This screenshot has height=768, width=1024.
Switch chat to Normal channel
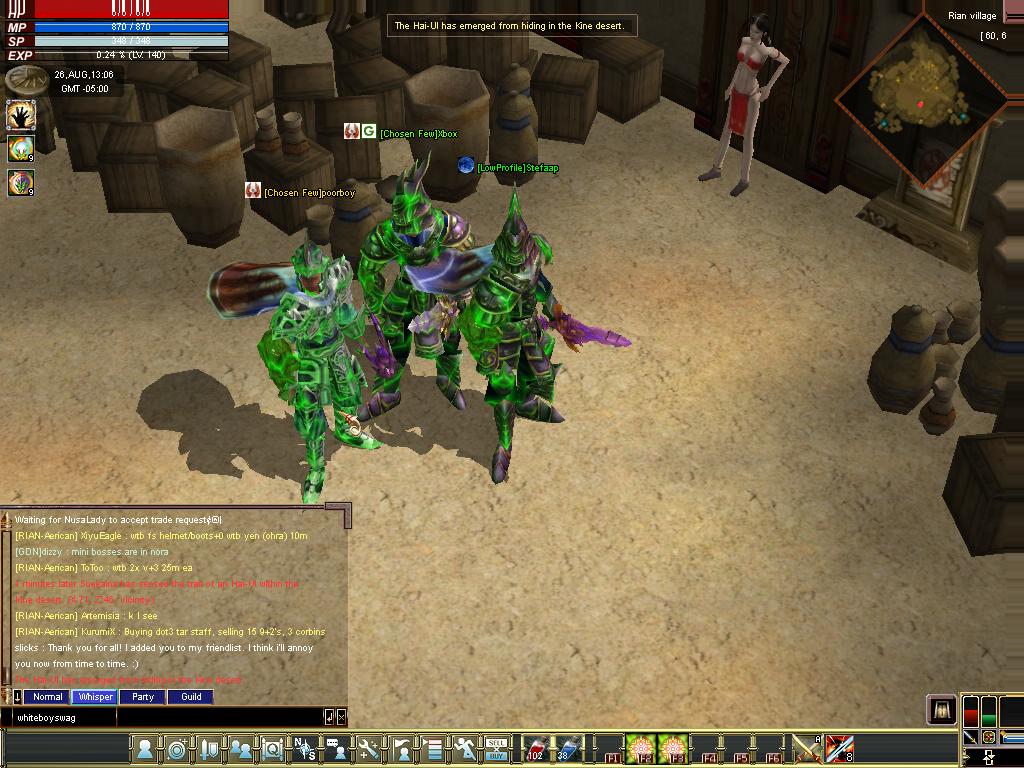pos(47,697)
